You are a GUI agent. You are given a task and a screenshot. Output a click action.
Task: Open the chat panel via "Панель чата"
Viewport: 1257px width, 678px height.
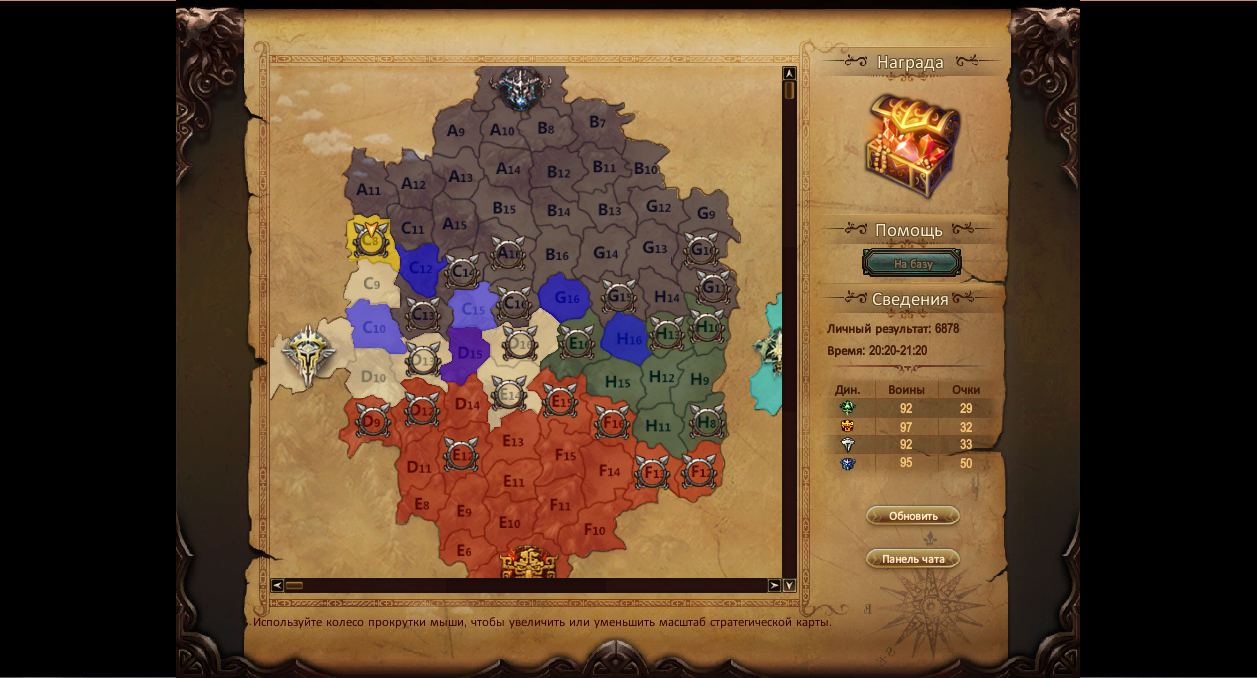tap(913, 559)
